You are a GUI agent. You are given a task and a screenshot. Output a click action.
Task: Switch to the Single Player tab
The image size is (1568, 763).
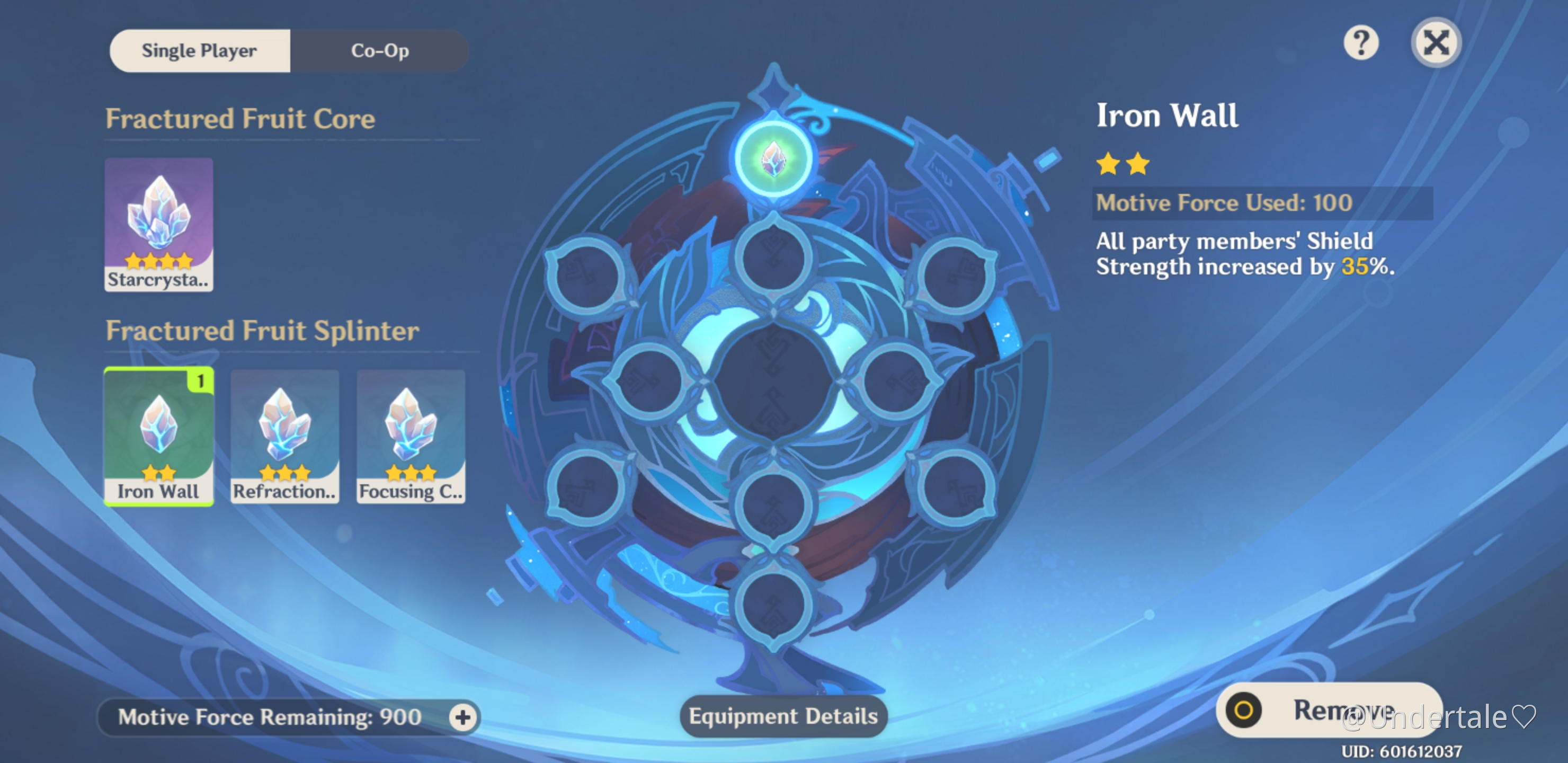pyautogui.click(x=199, y=50)
